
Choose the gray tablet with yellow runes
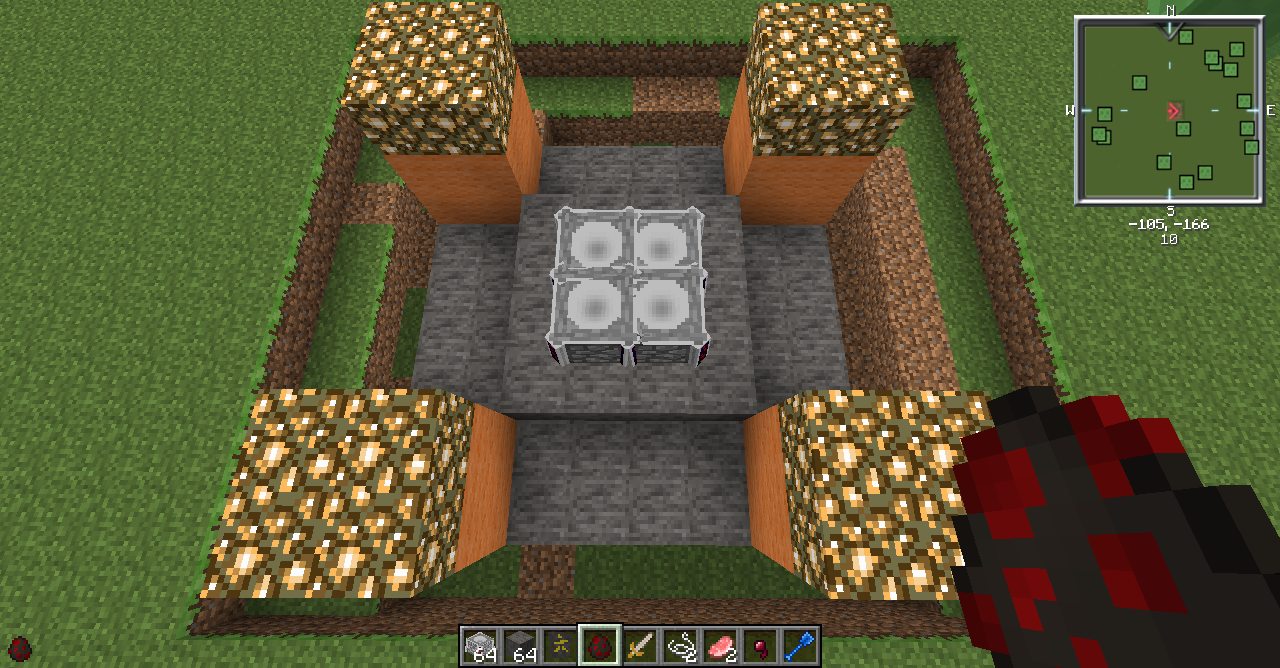point(561,645)
